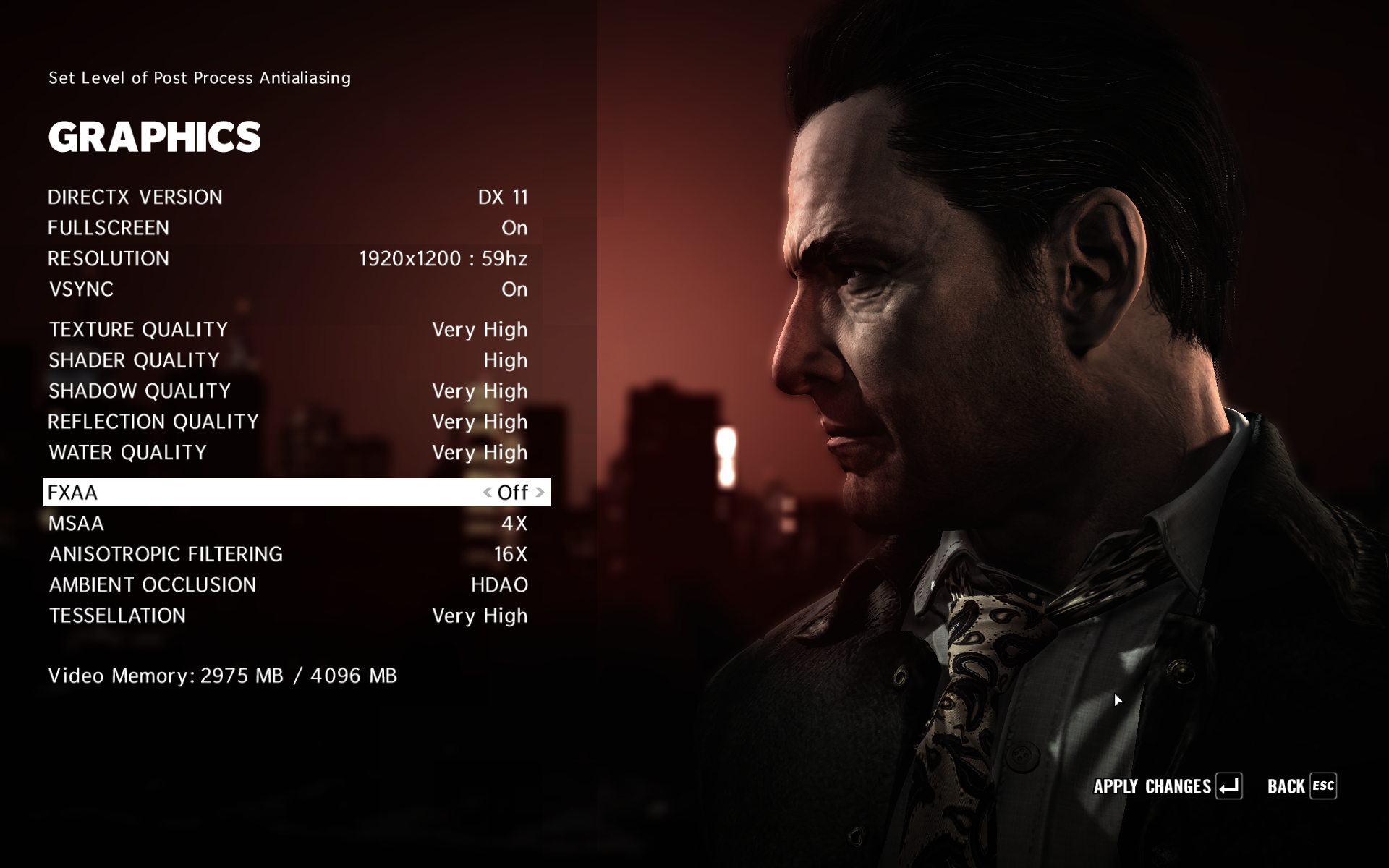The height and width of the screenshot is (868, 1389).
Task: Apply Changes to graphics settings
Action: (x=1167, y=786)
